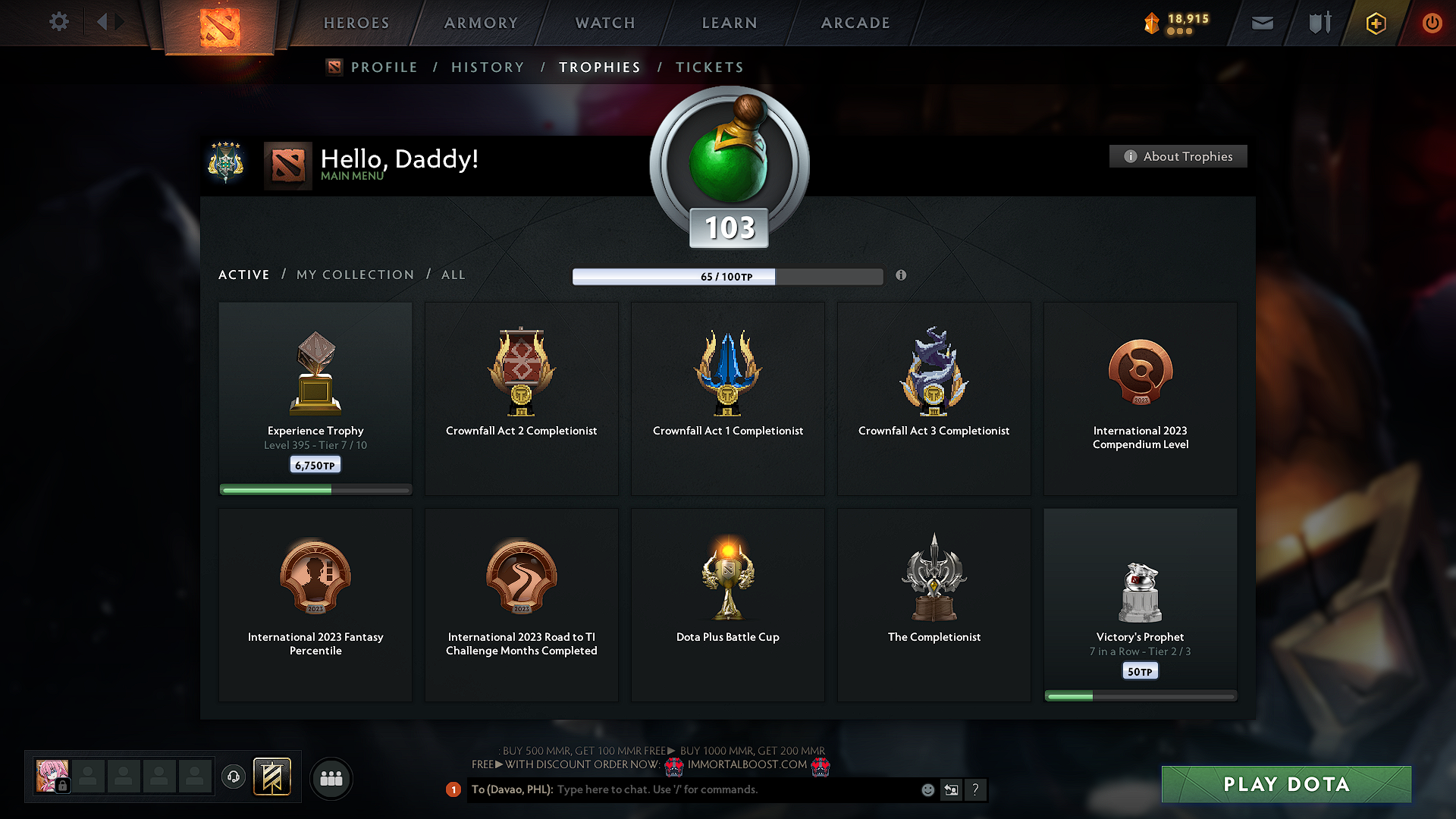Click the headset voice chat icon
The width and height of the screenshot is (1456, 819).
pos(233,777)
